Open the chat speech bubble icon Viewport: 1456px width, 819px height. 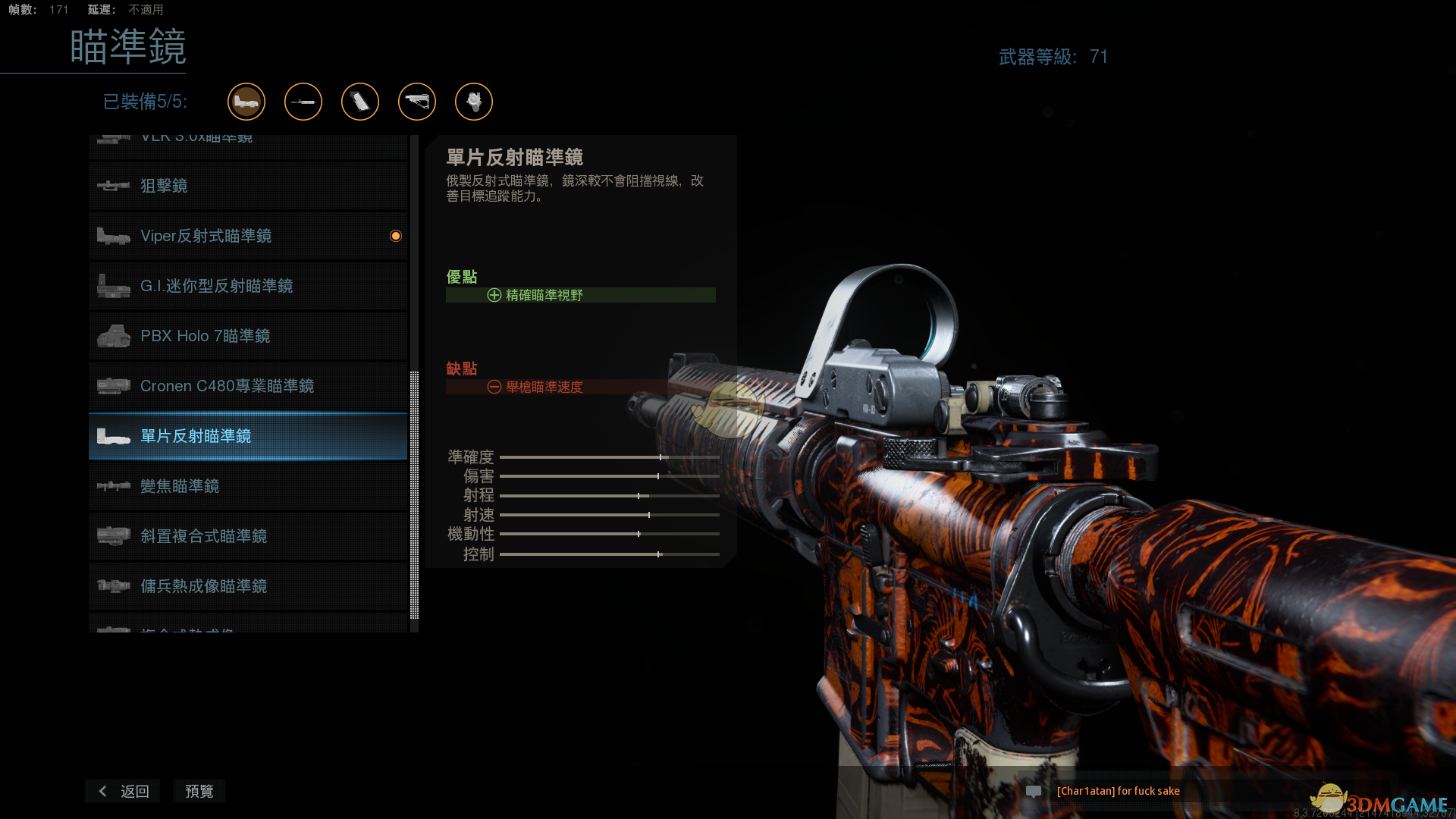pyautogui.click(x=1033, y=791)
